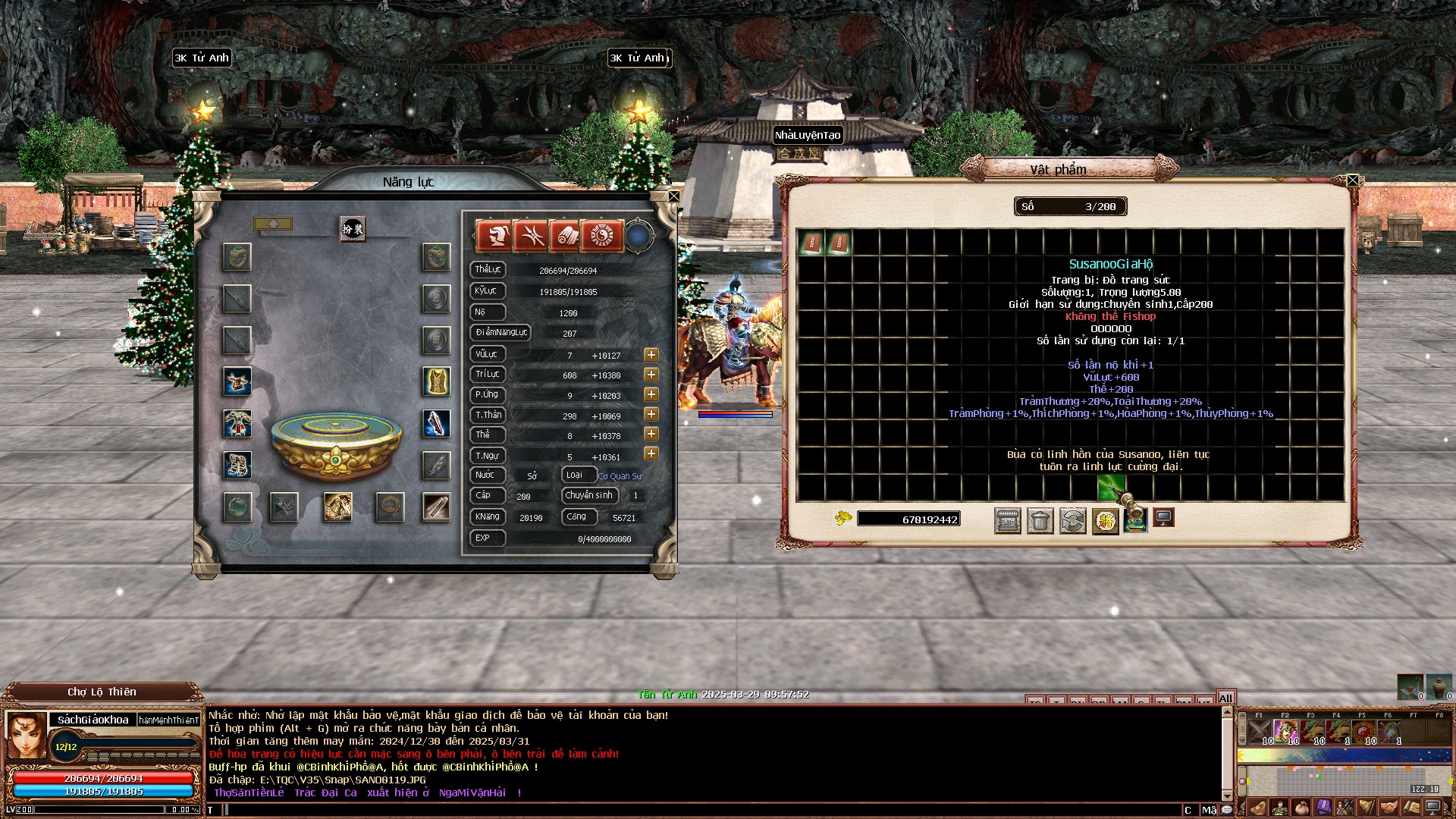Open the helmet profile tab
Viewport: 1456px width, 819px height.
click(x=494, y=236)
